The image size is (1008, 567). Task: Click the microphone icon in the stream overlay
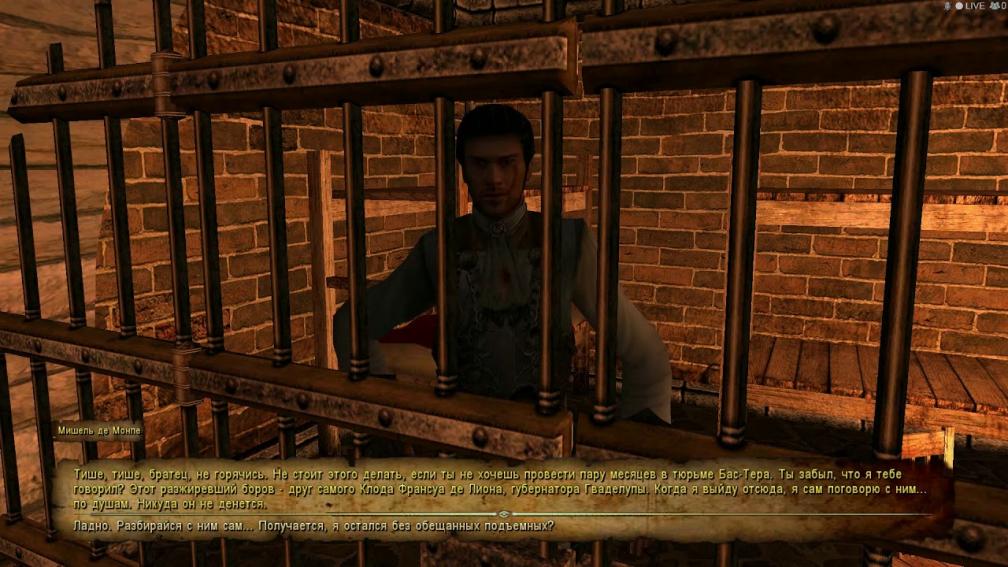(945, 6)
